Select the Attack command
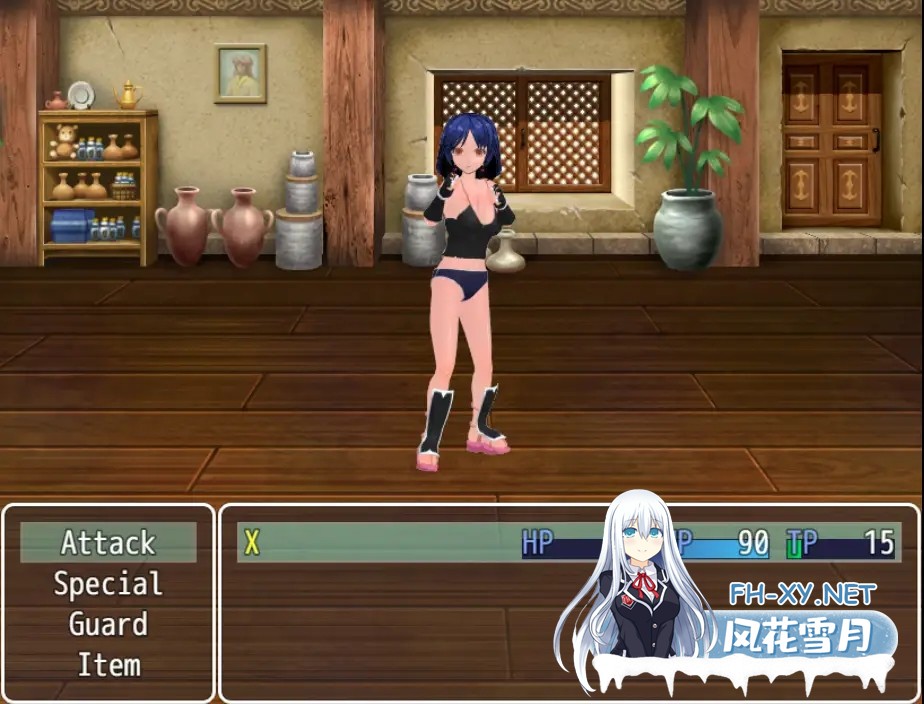Image resolution: width=924 pixels, height=704 pixels. pos(108,543)
